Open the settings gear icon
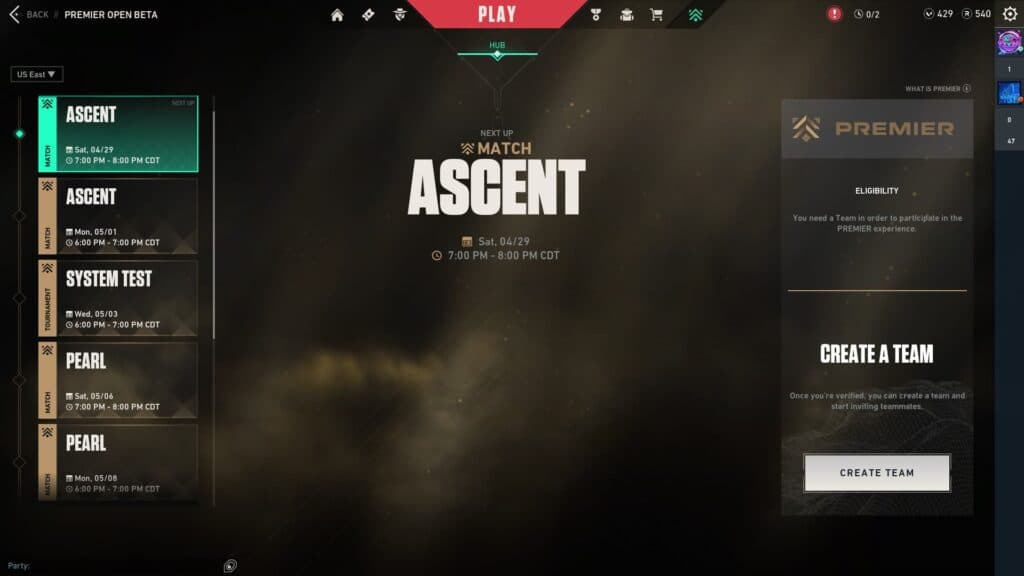1024x576 pixels. [x=1009, y=14]
